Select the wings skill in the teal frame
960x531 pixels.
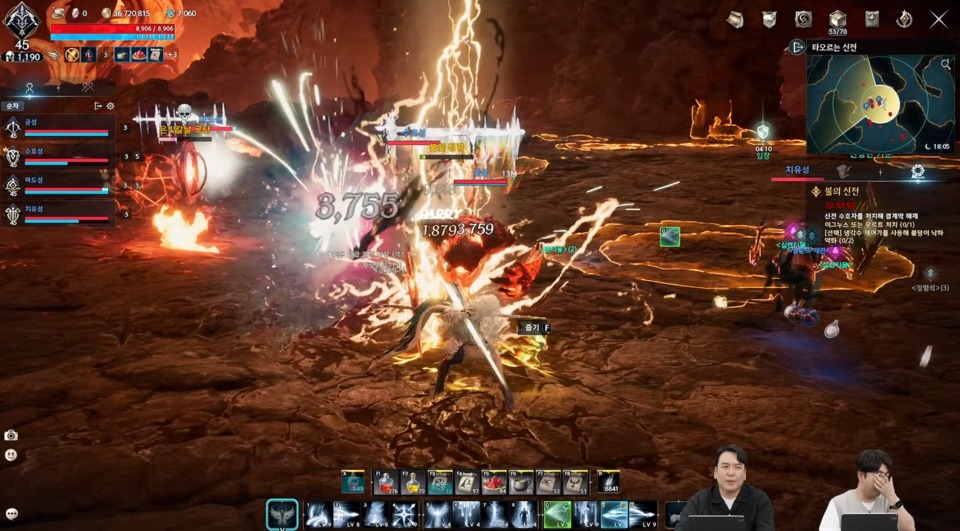pyautogui.click(x=282, y=514)
